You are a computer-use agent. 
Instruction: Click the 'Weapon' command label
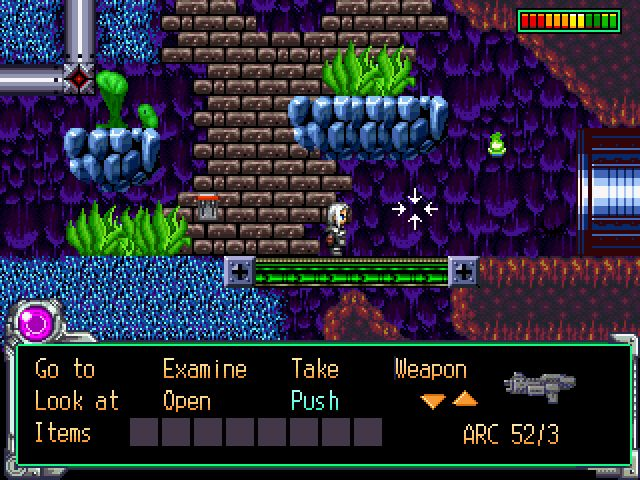point(430,369)
